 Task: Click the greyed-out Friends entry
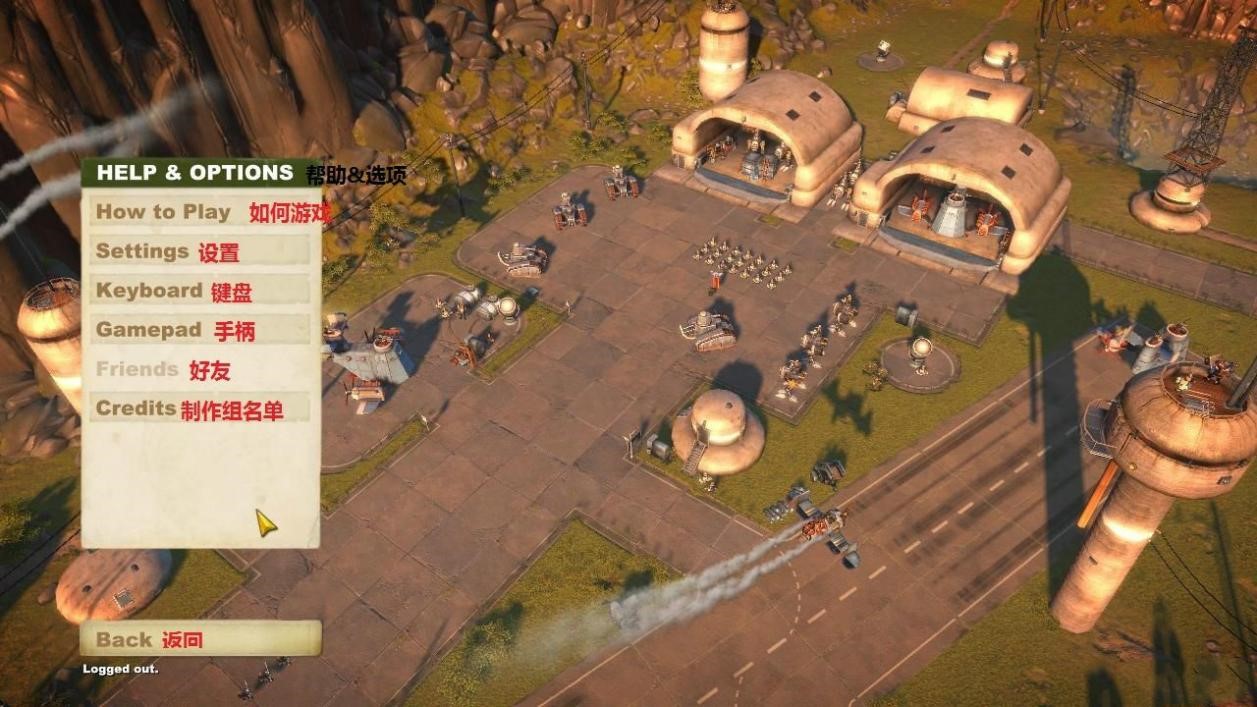coord(200,369)
